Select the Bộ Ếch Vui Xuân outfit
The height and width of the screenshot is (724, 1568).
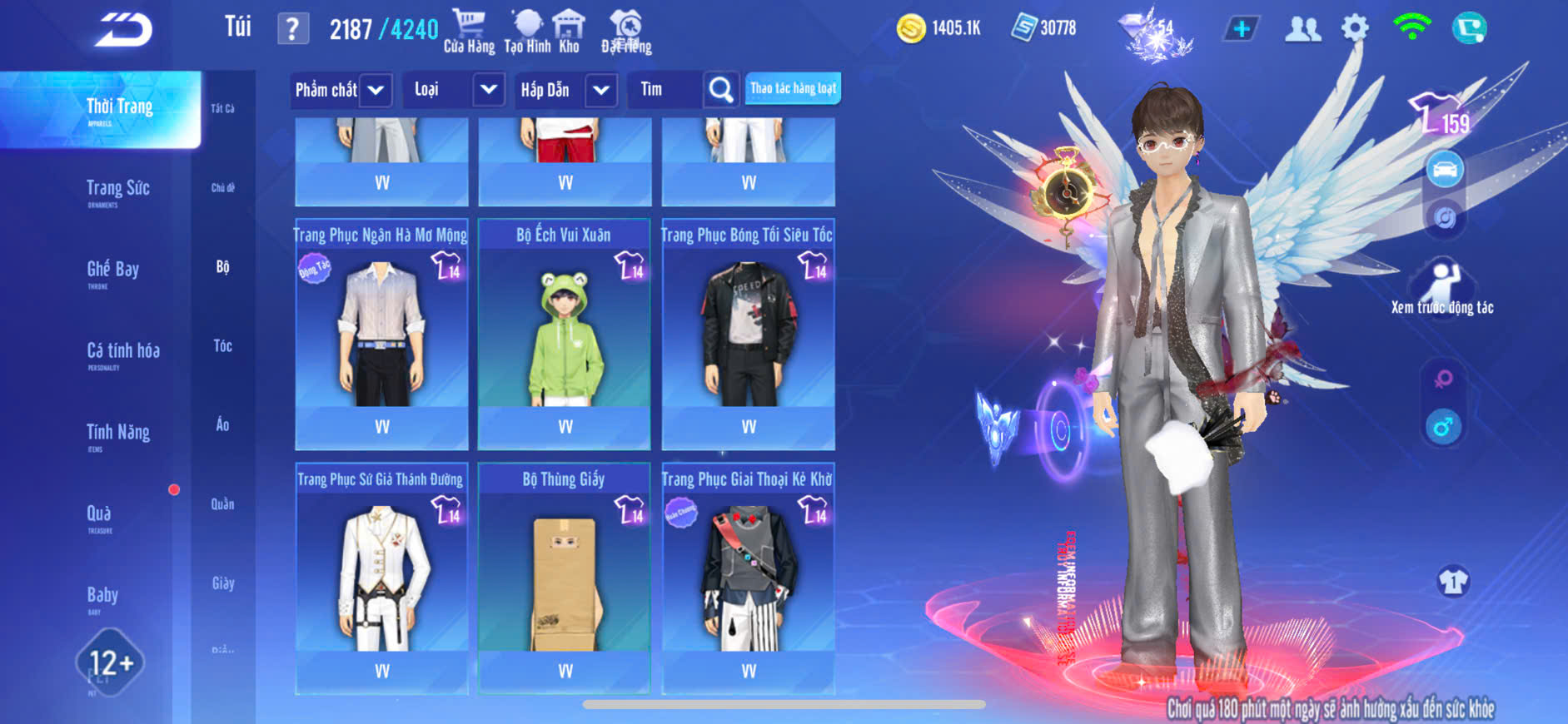point(565,333)
